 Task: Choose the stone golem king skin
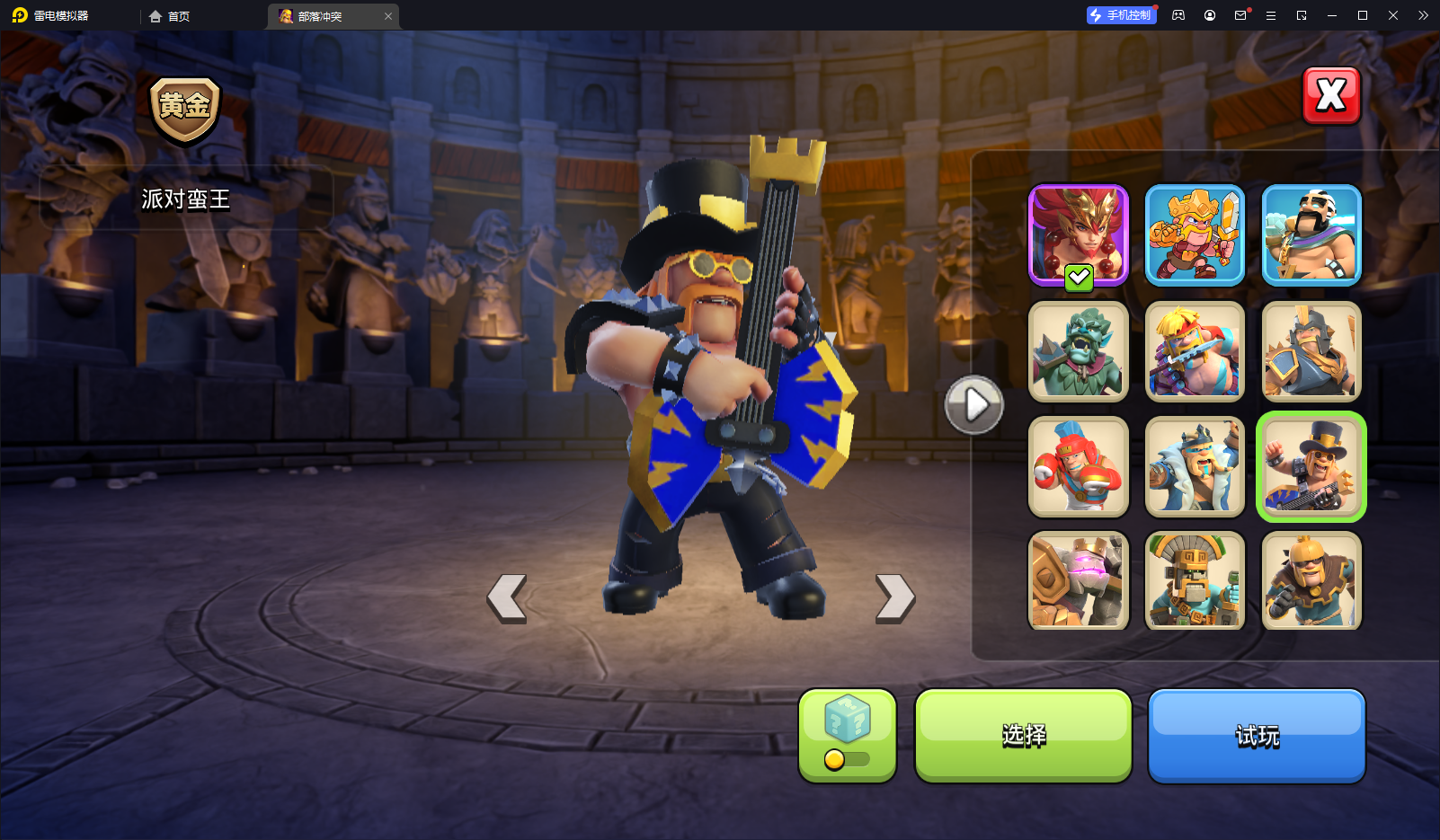(x=1078, y=580)
